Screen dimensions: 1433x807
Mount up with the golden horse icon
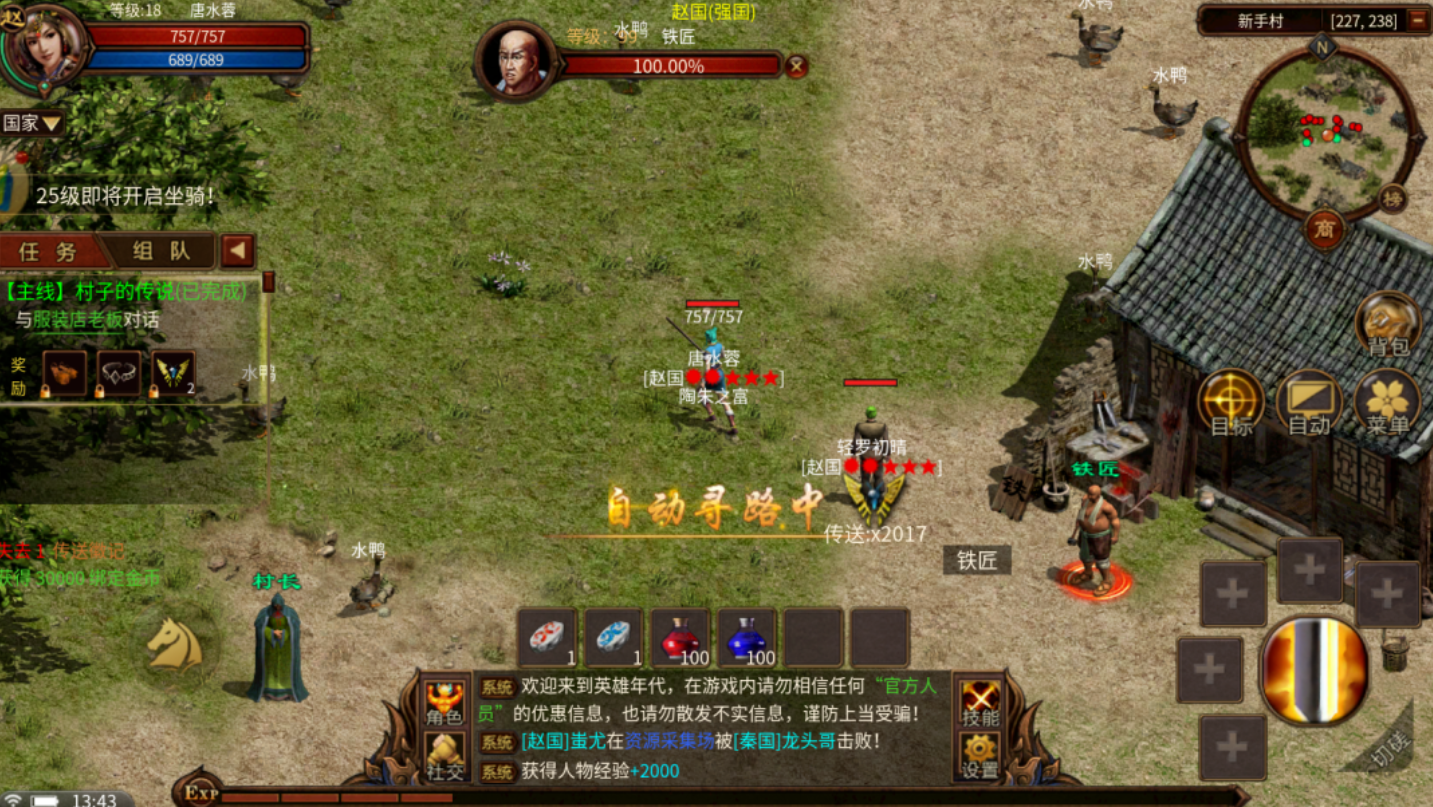(x=175, y=643)
